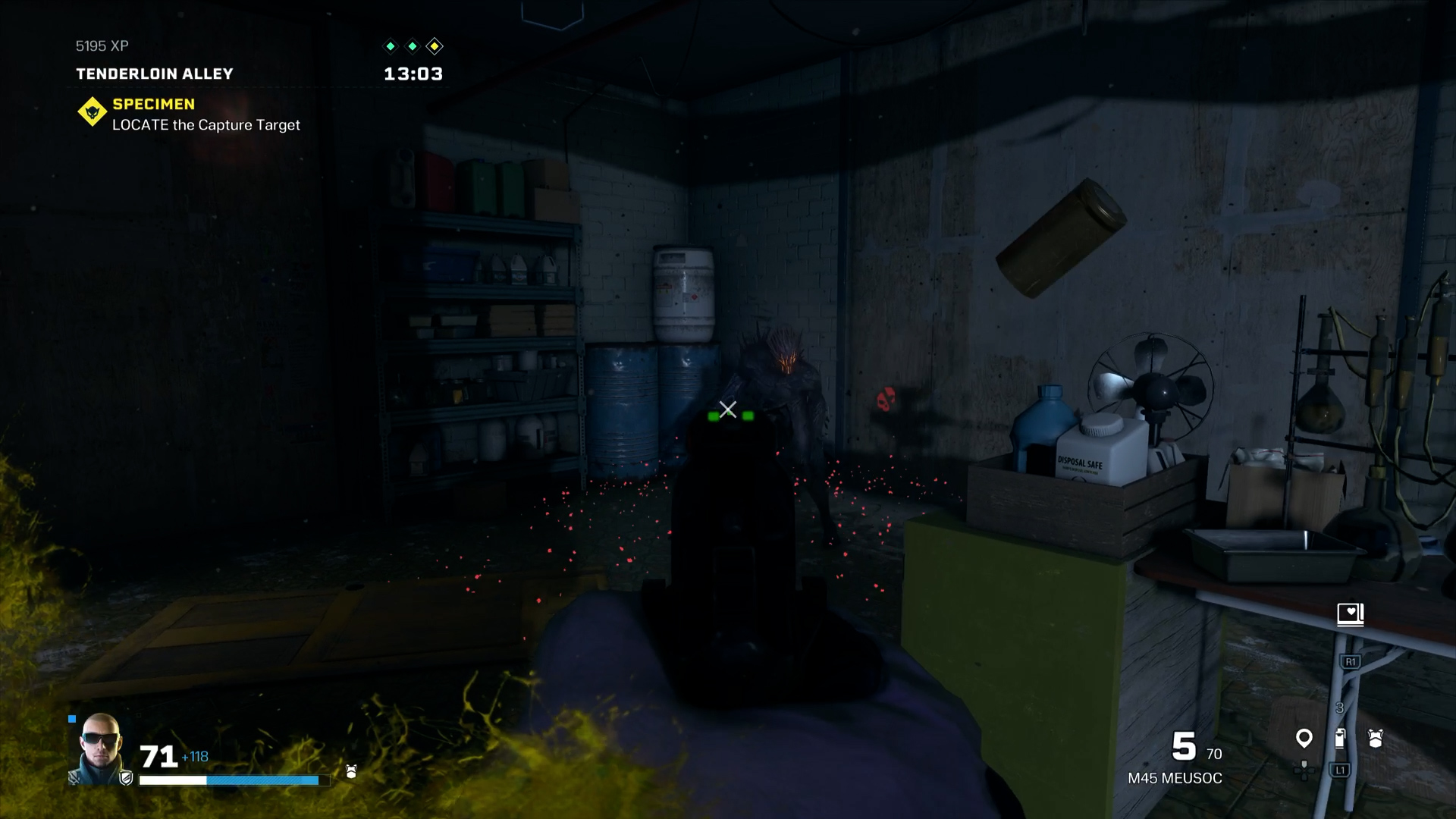1456x819 pixels.
Task: Select the grenade canister gadget icon
Action: click(1340, 738)
